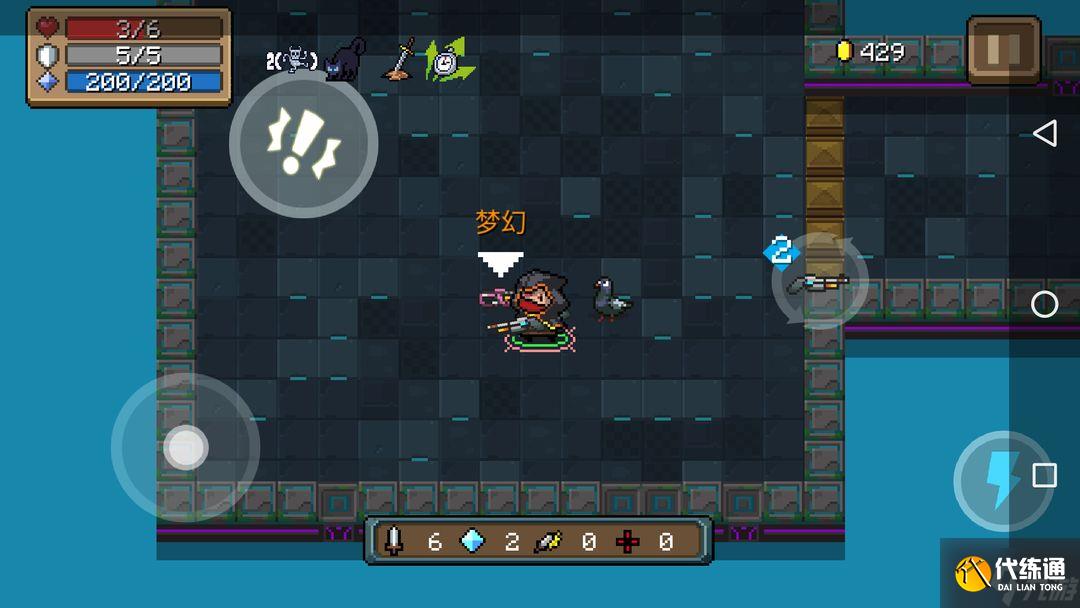Screen dimensions: 1080x608
Task: Tap the exclamation mark attack button
Action: coord(303,144)
